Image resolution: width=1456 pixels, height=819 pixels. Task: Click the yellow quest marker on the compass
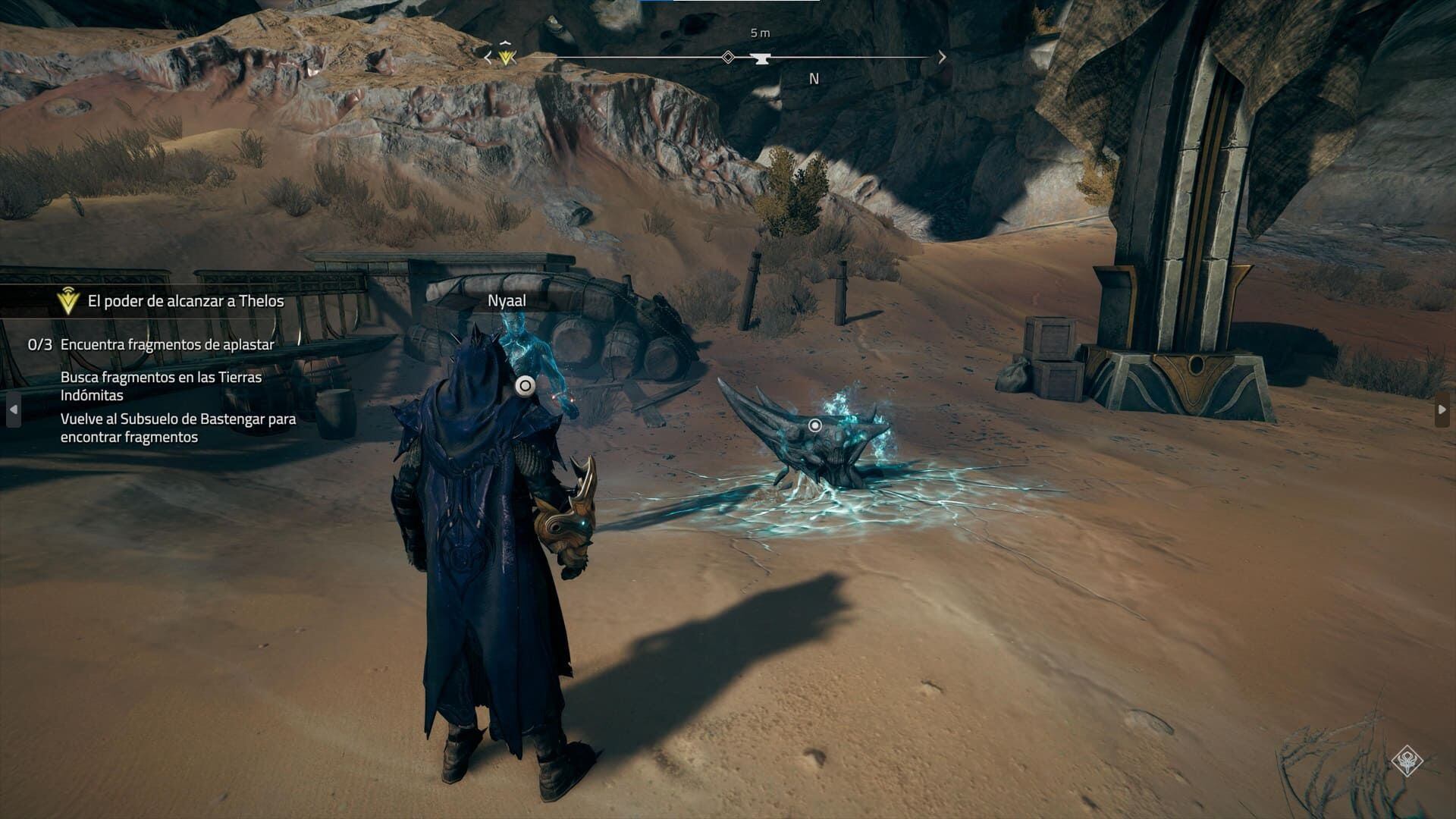pos(507,56)
